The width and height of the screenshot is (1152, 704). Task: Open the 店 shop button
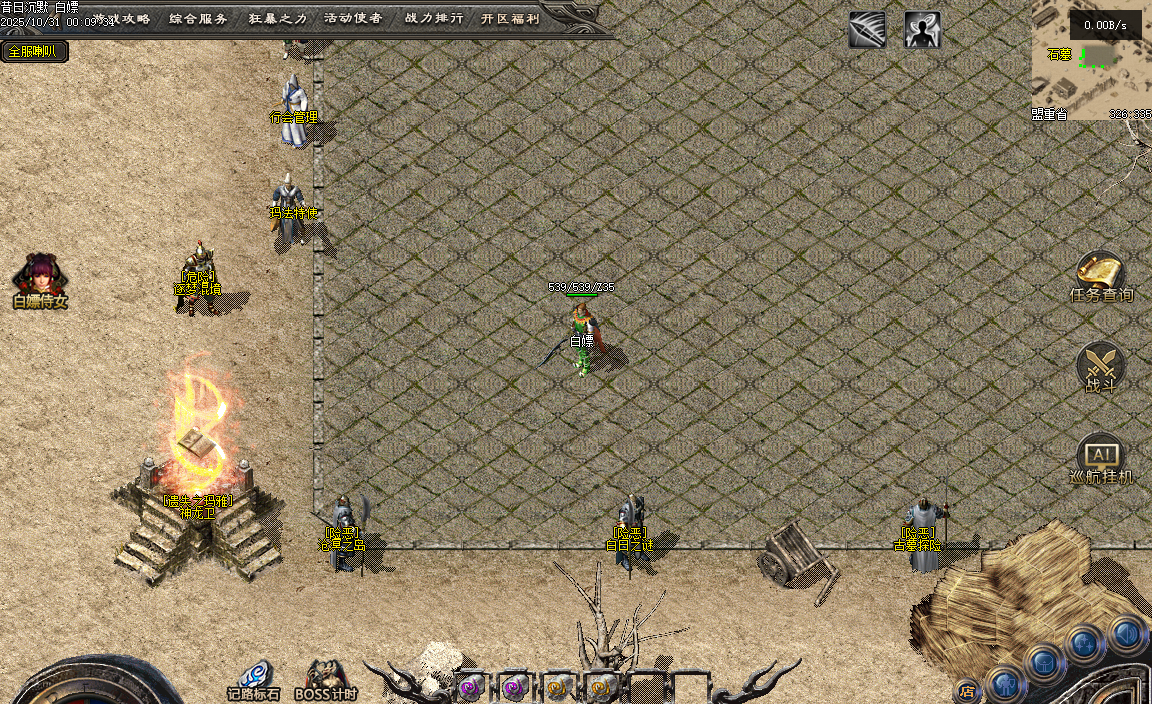click(967, 690)
